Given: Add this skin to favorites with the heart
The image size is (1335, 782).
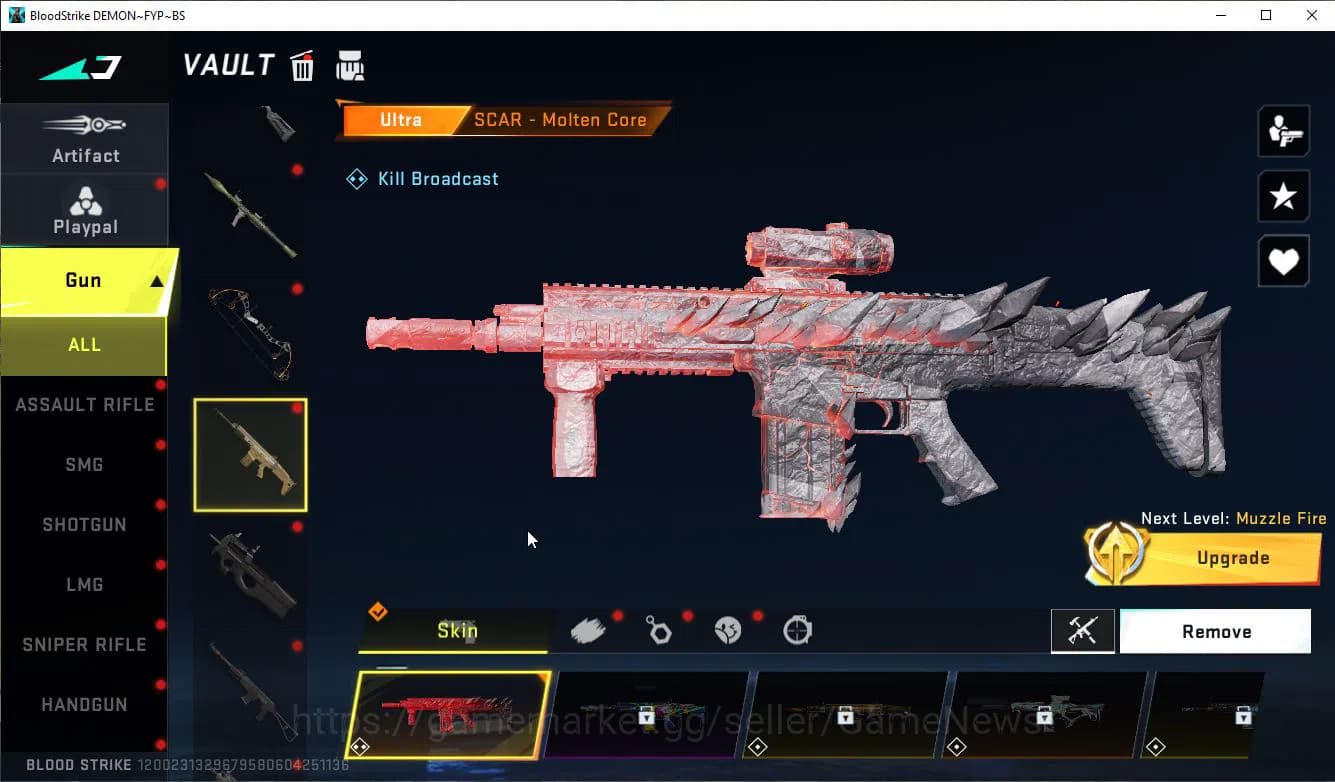Looking at the screenshot, I should [x=1283, y=262].
